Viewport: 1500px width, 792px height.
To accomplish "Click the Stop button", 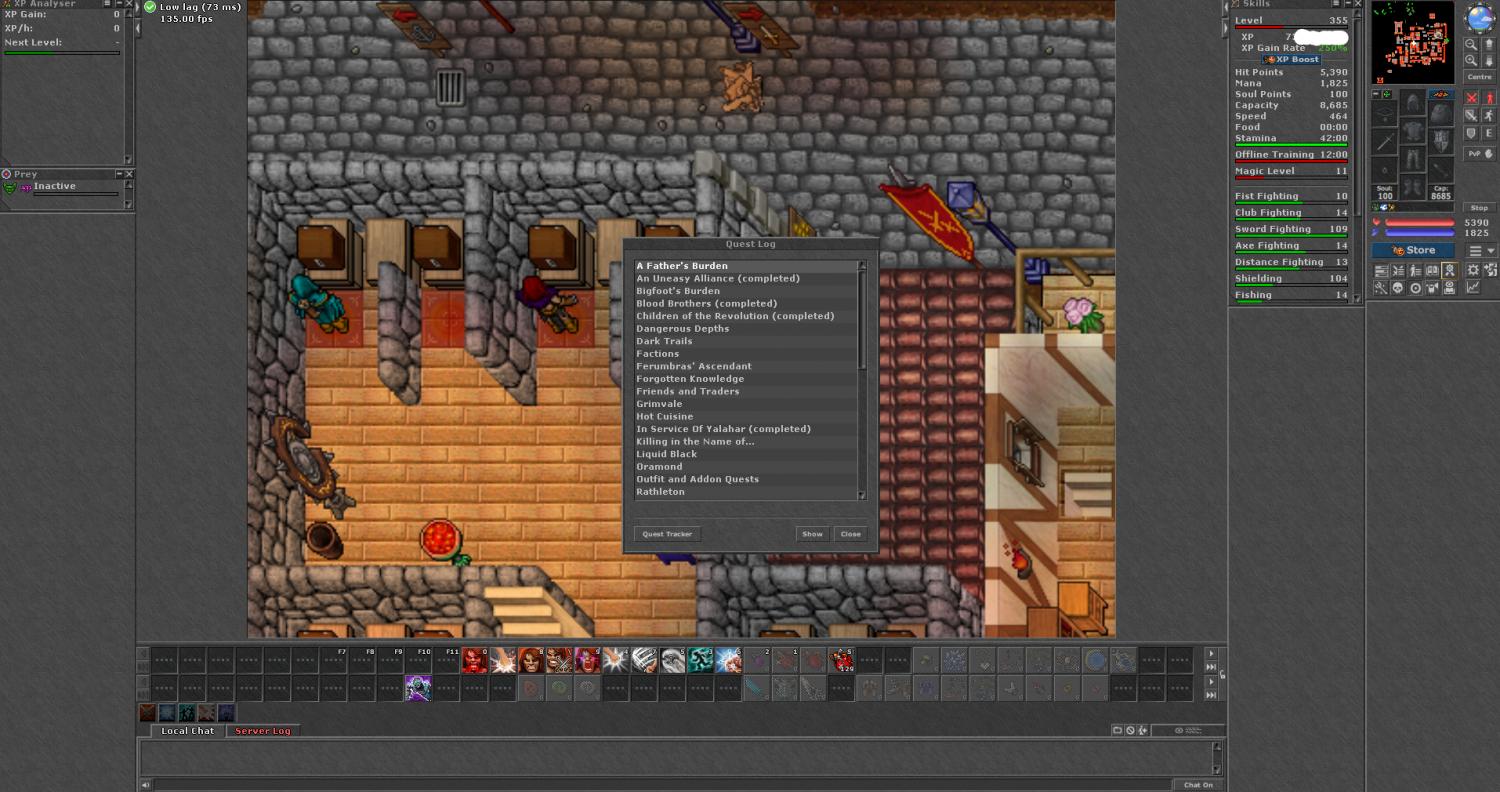I will [x=1480, y=208].
